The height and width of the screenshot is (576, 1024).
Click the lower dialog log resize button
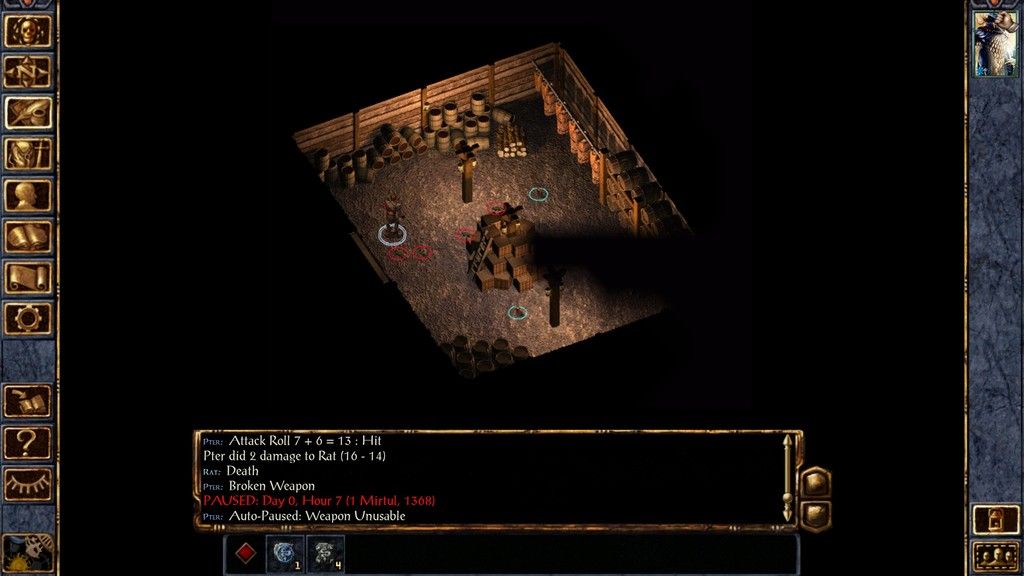816,514
